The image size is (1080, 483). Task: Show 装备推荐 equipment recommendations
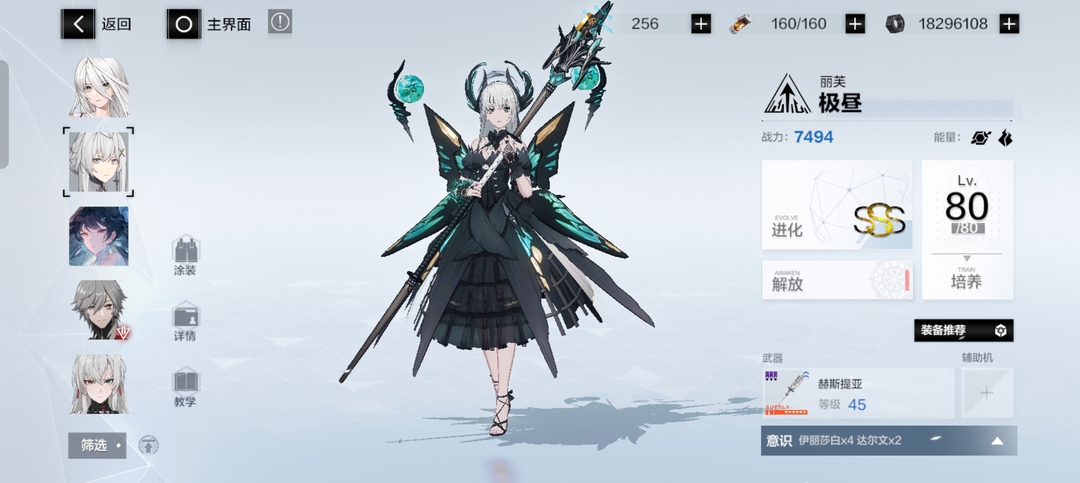click(x=963, y=330)
